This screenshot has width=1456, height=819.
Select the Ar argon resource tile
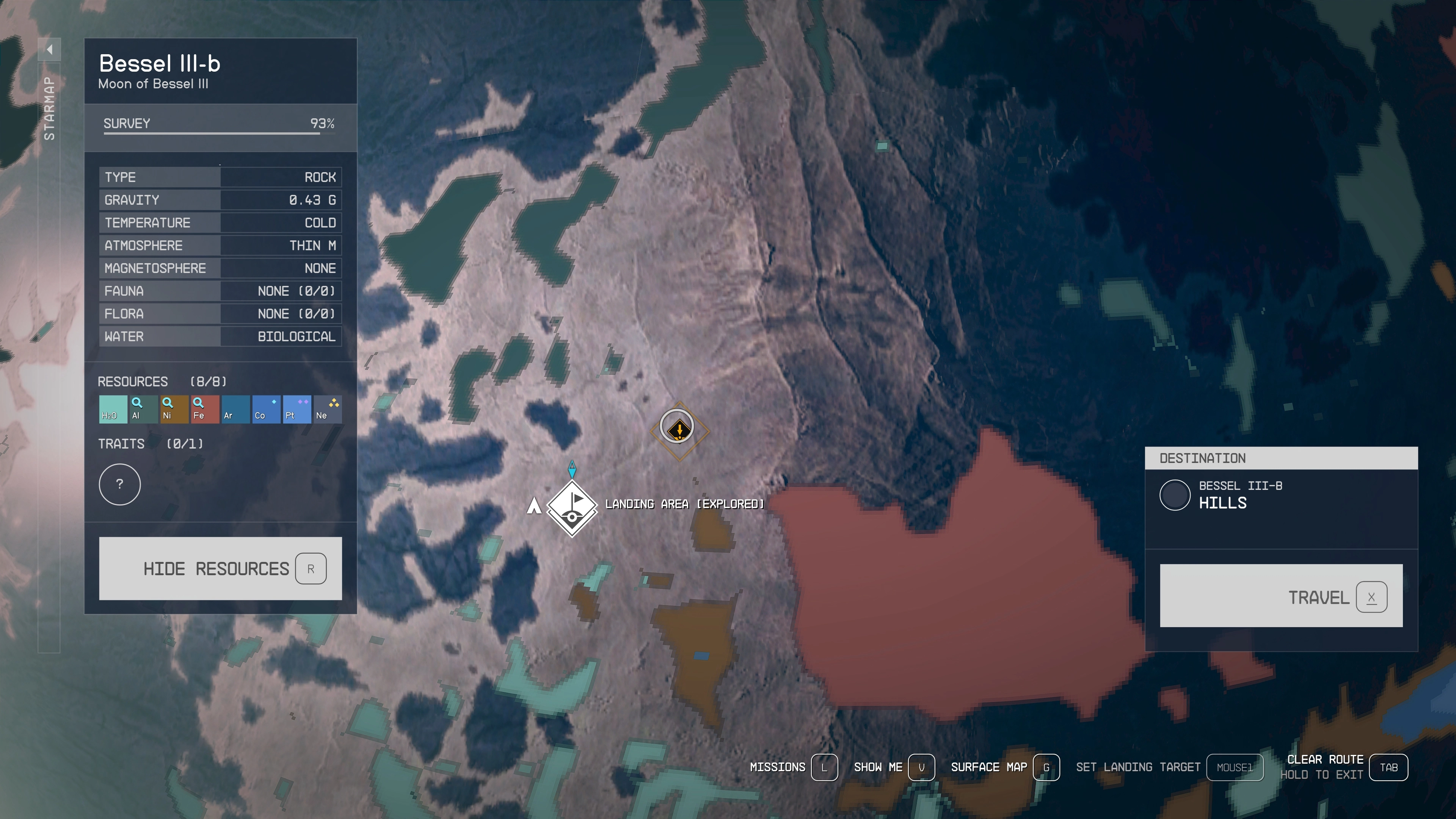[x=235, y=409]
